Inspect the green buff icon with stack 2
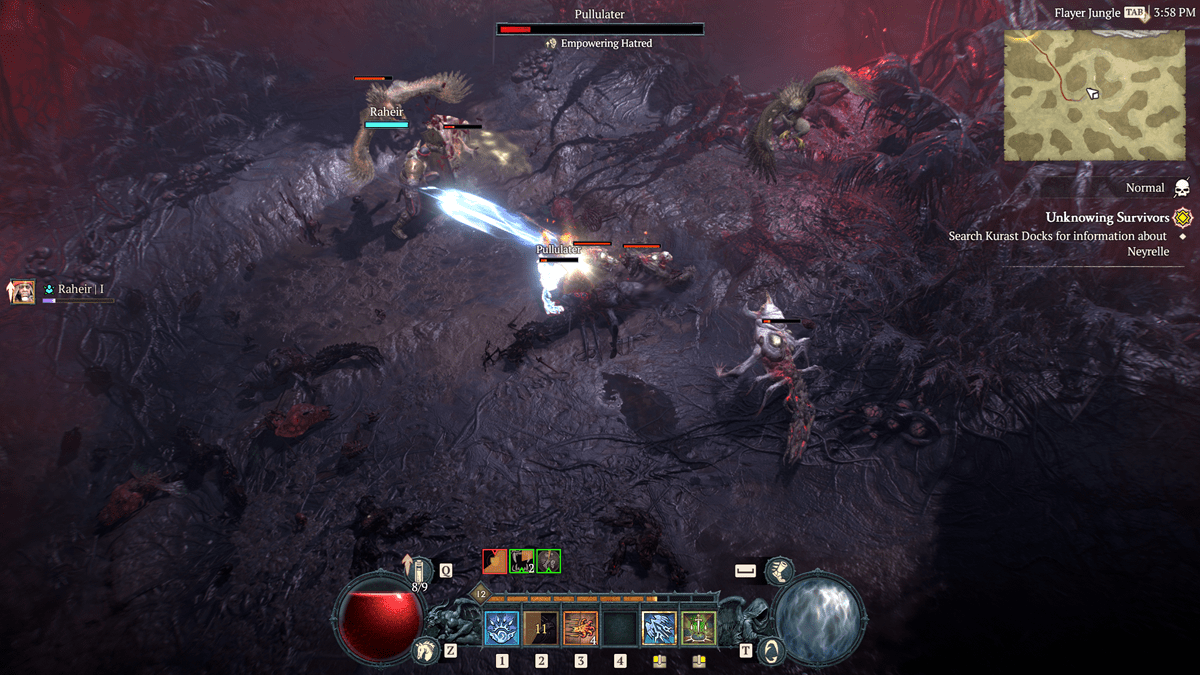The image size is (1200, 675). coord(521,561)
